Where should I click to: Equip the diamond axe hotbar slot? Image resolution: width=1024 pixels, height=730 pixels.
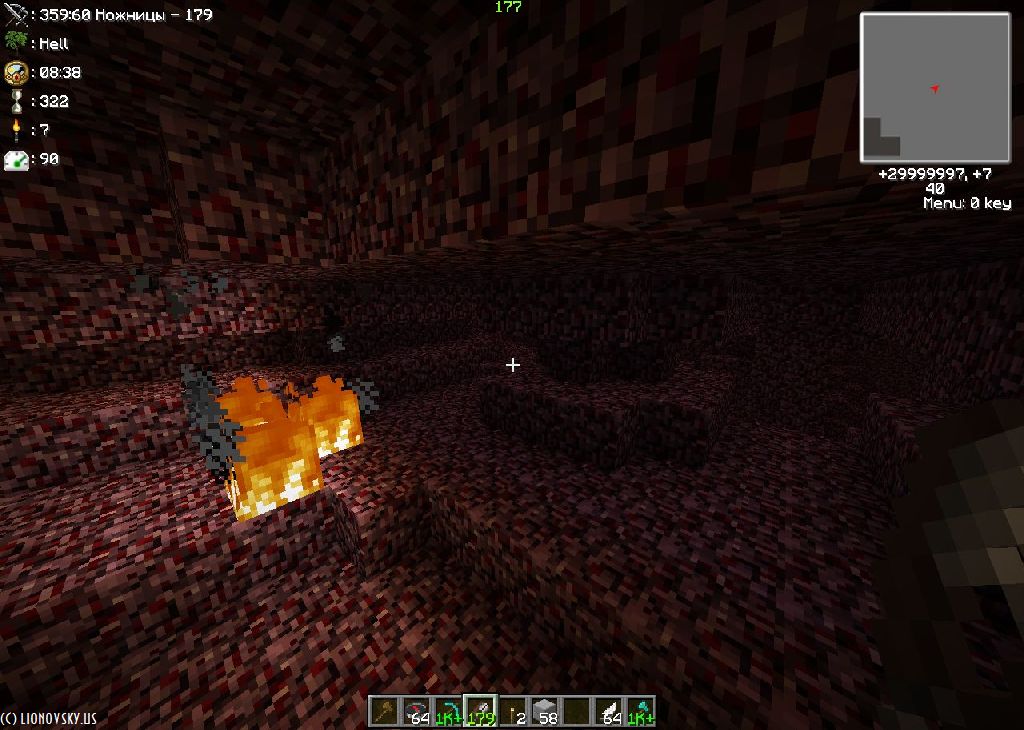(x=640, y=711)
